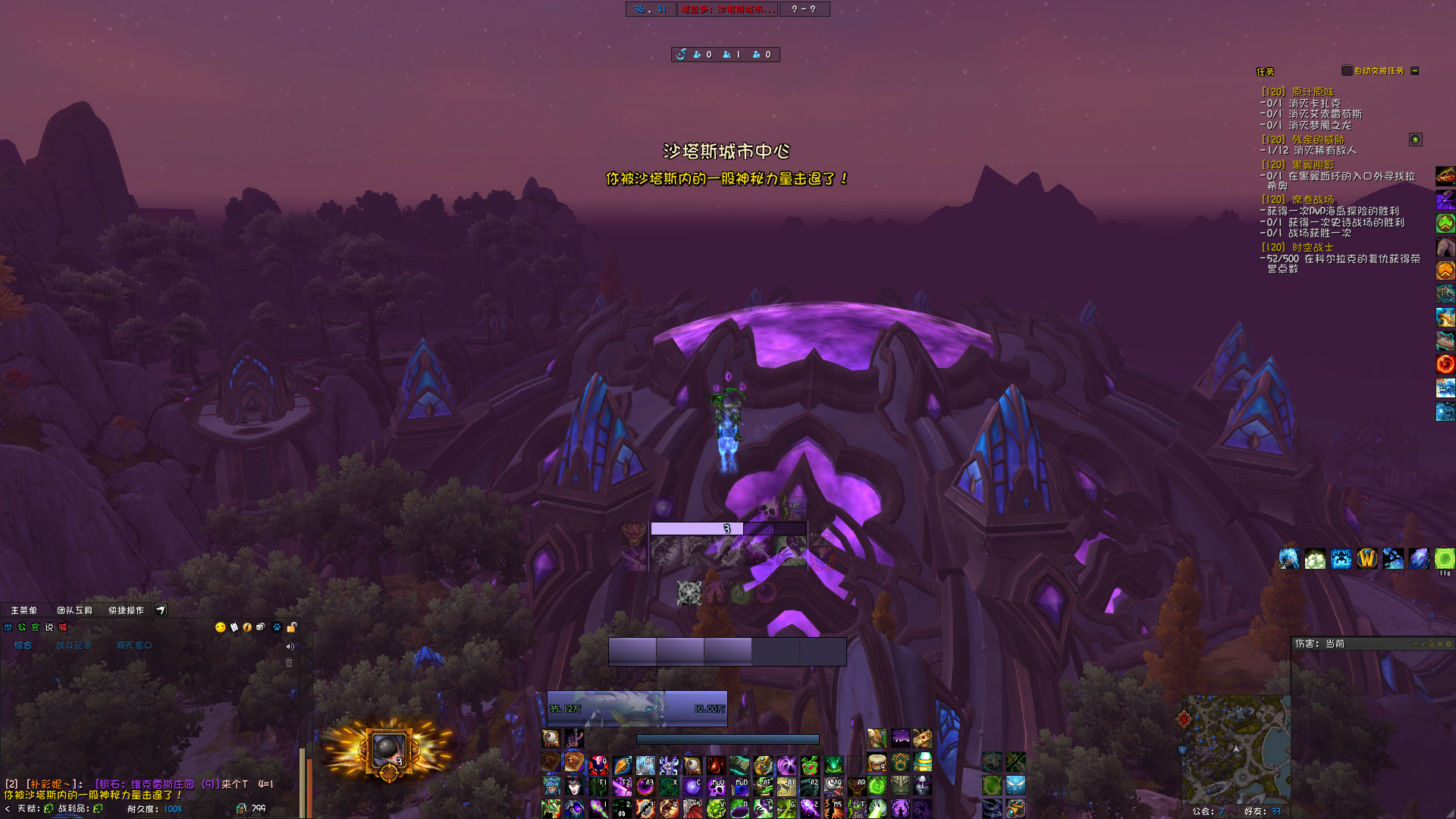1456x819 pixels.
Task: Activate the red blood drop ability
Action: tap(716, 764)
